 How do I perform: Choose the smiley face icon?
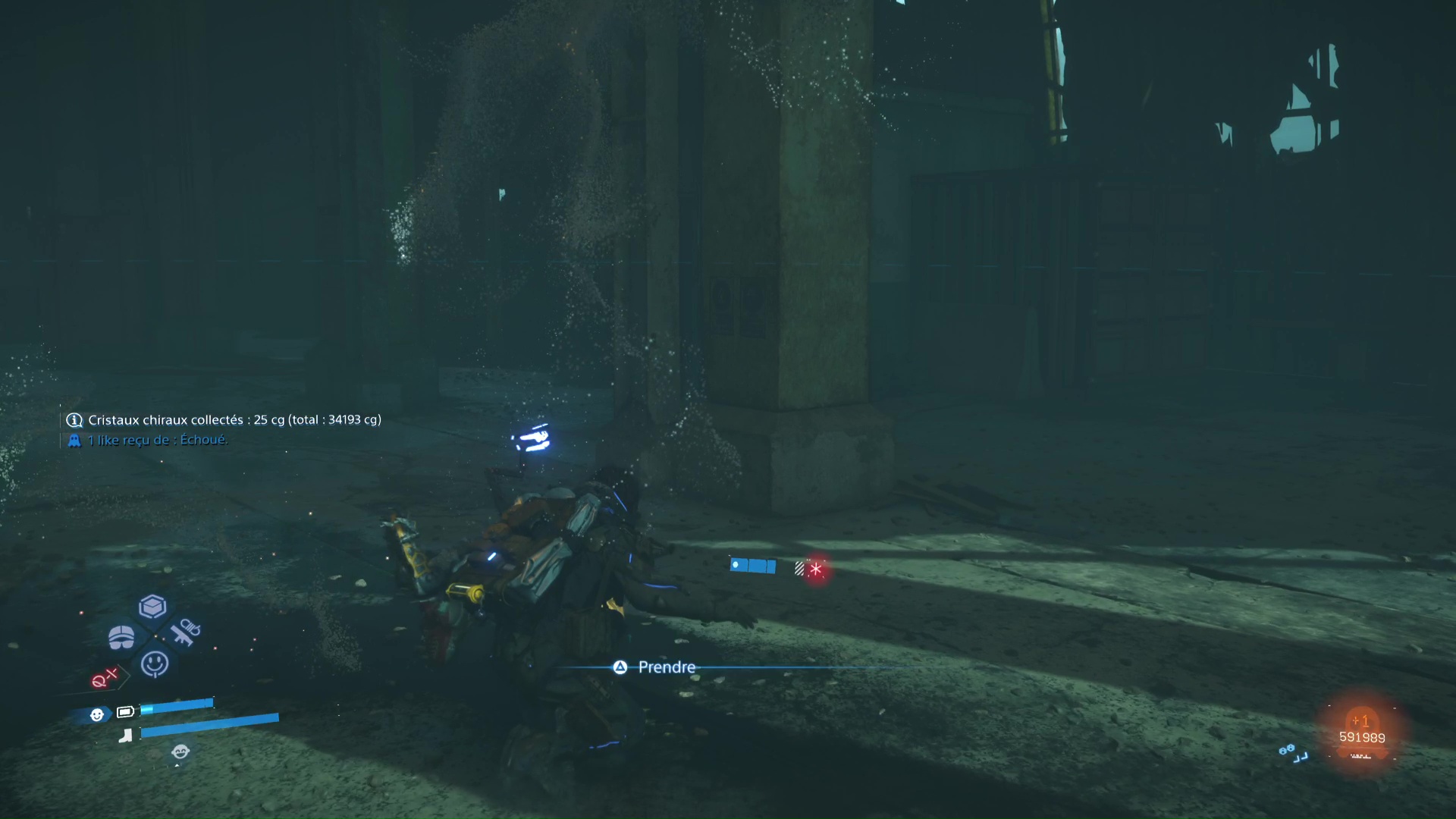(x=155, y=664)
